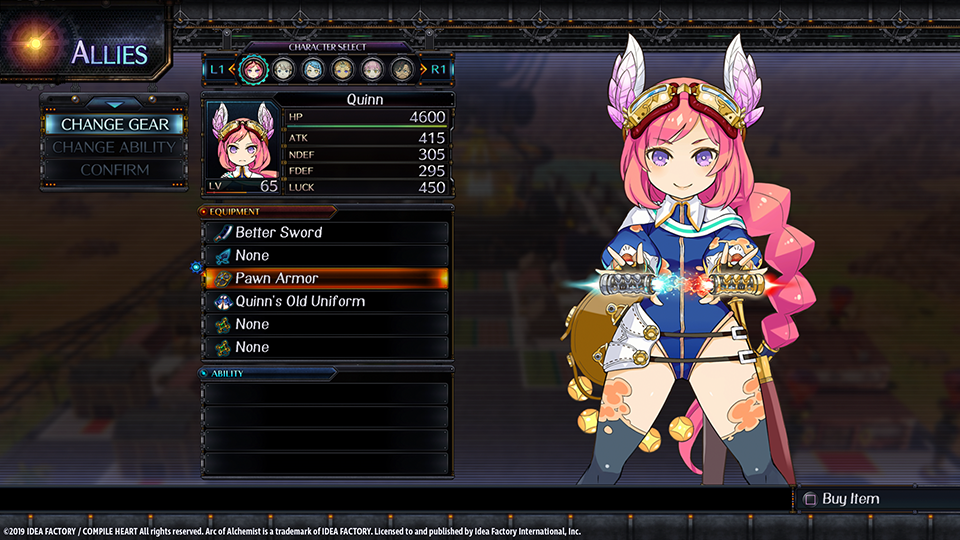The image size is (960, 540).
Task: Open the Change Ability menu
Action: [x=114, y=147]
